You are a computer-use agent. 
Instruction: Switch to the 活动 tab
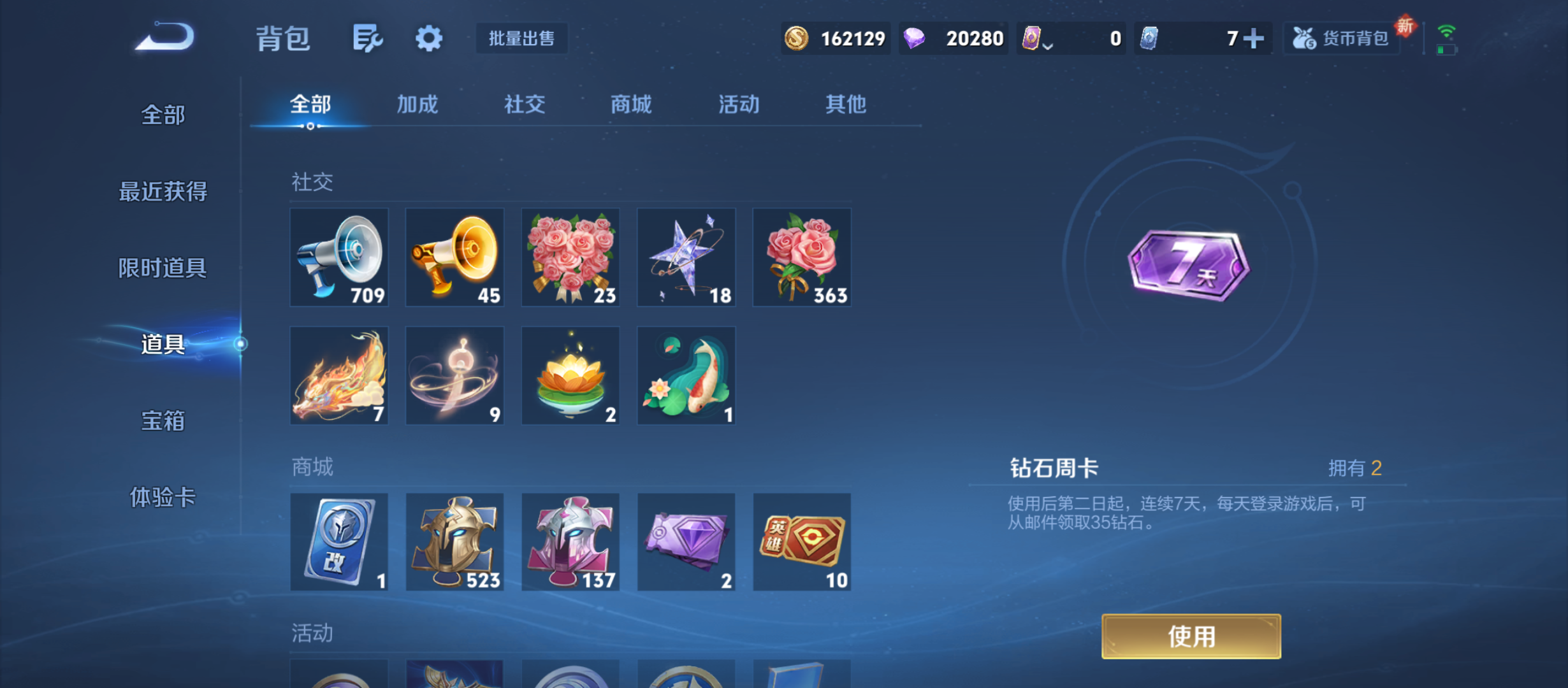[x=737, y=104]
